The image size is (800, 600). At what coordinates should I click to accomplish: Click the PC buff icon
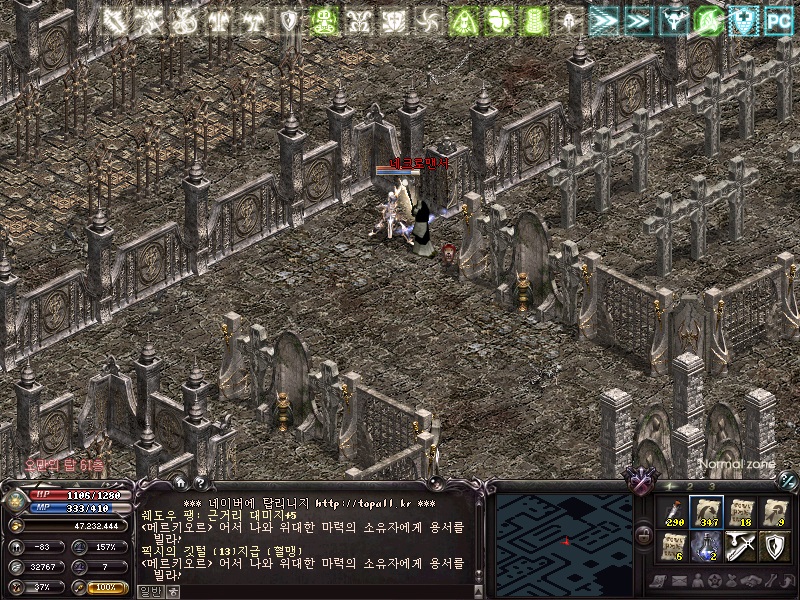[x=778, y=19]
